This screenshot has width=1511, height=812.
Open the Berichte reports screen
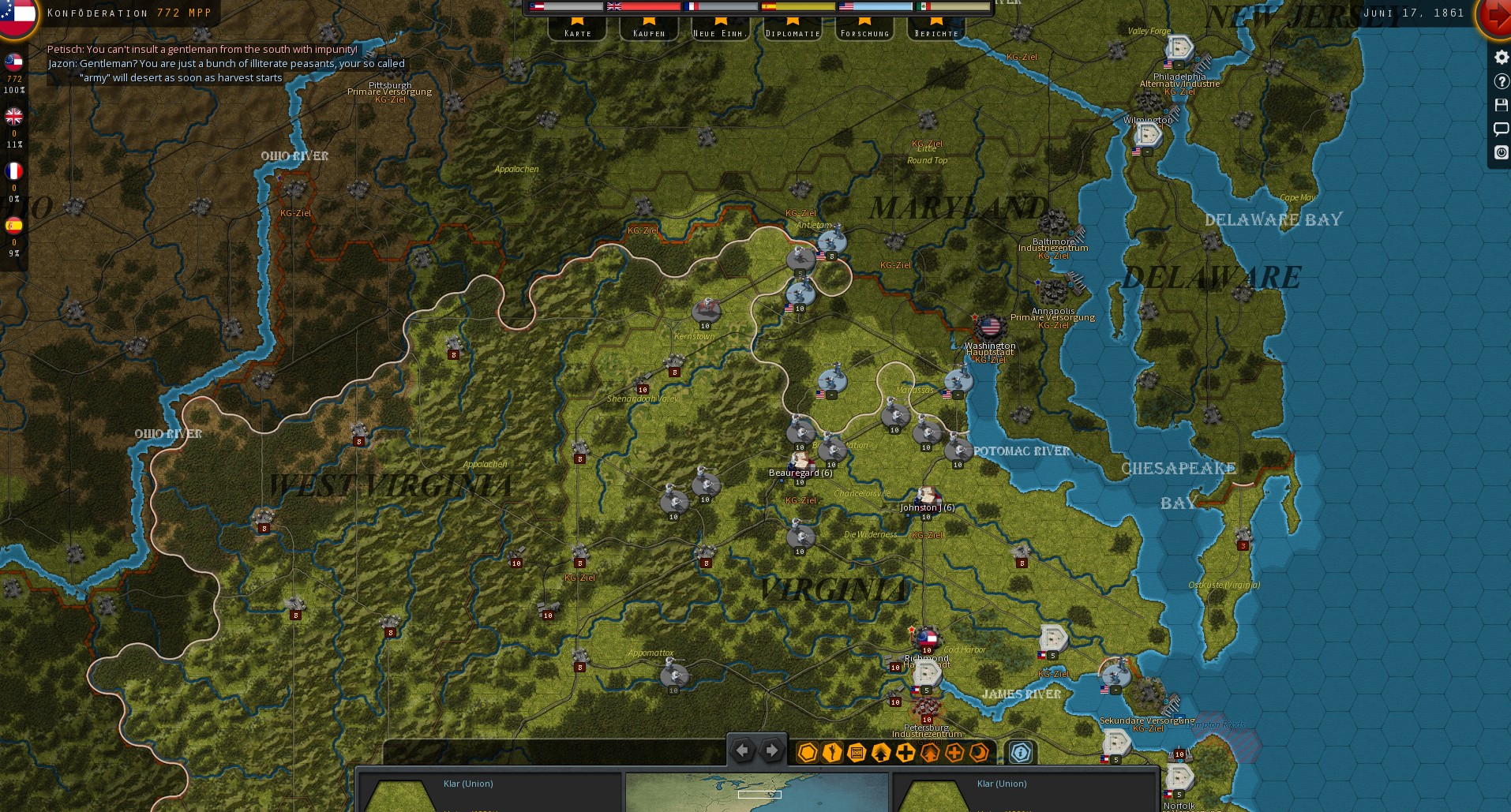coord(936,29)
